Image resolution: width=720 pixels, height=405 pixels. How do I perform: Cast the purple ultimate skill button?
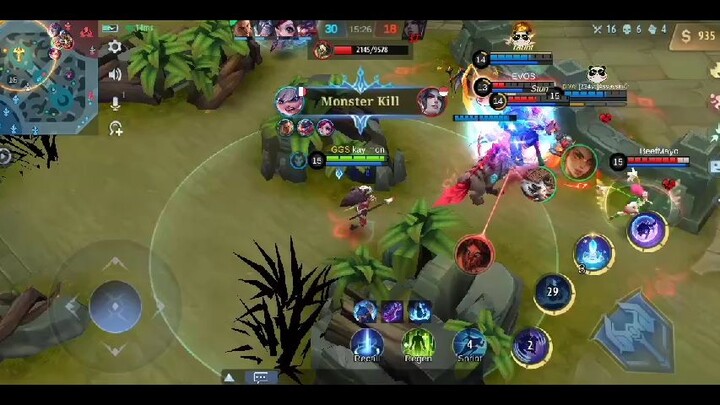click(647, 230)
